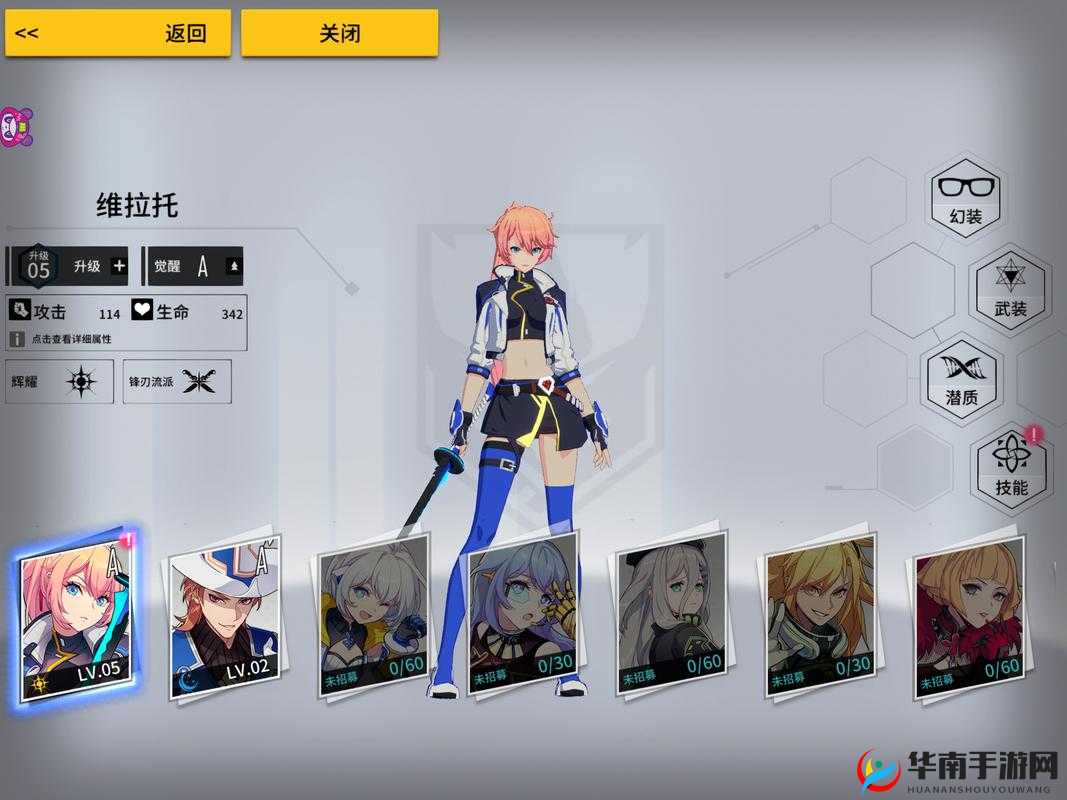Open the 武装 armament hexagon
Screen dimensions: 1067x800
point(1010,288)
